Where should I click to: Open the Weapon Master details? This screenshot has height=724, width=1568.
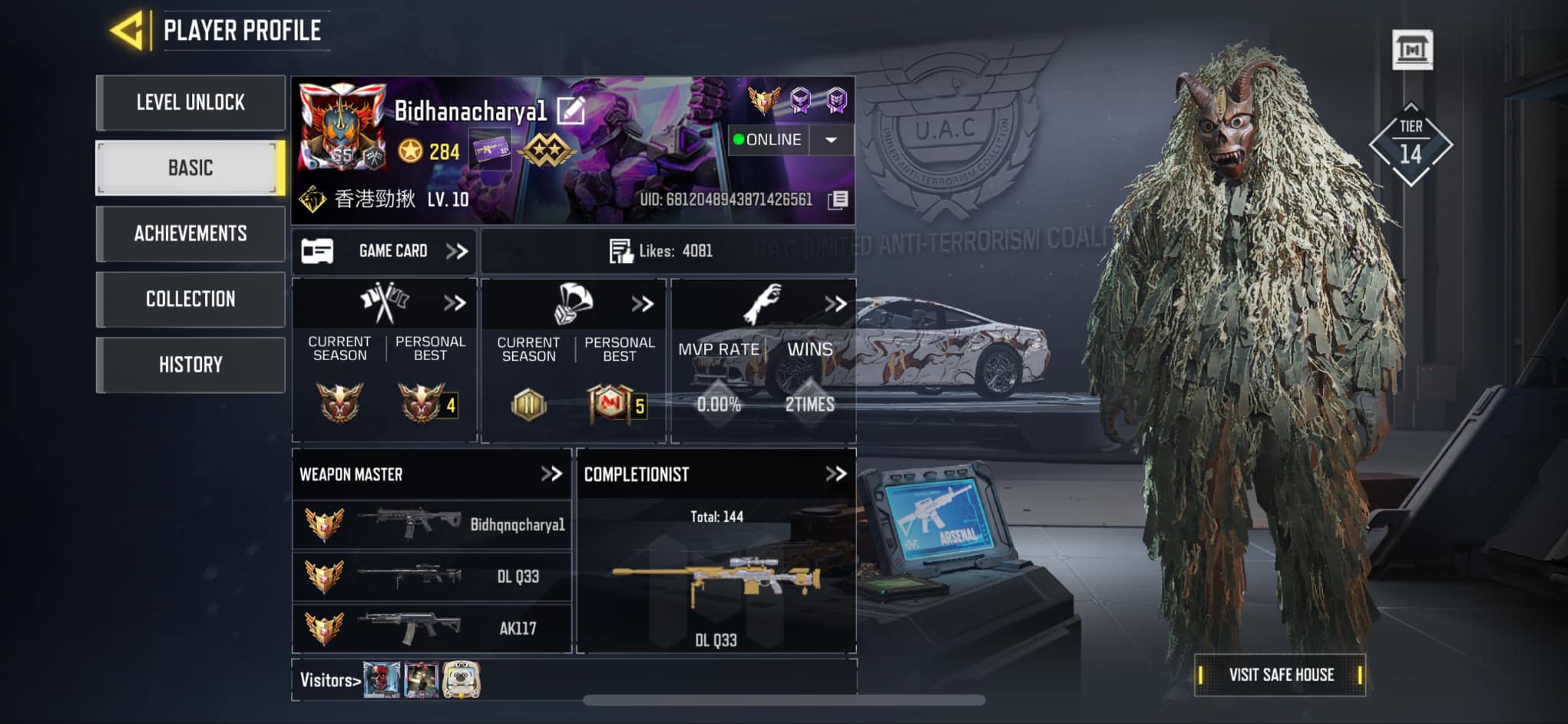pos(551,474)
